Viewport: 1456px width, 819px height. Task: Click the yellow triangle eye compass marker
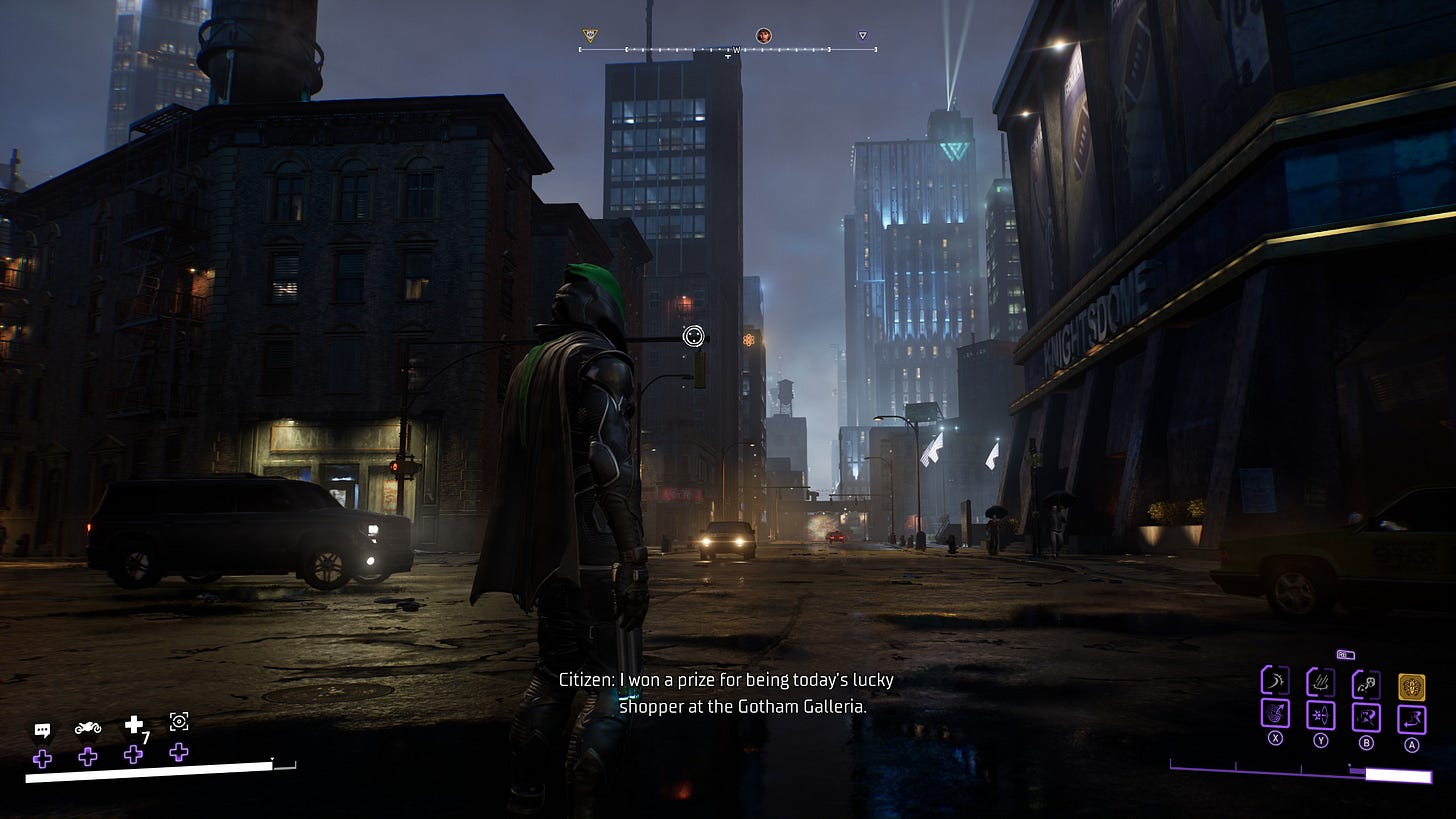[x=590, y=36]
